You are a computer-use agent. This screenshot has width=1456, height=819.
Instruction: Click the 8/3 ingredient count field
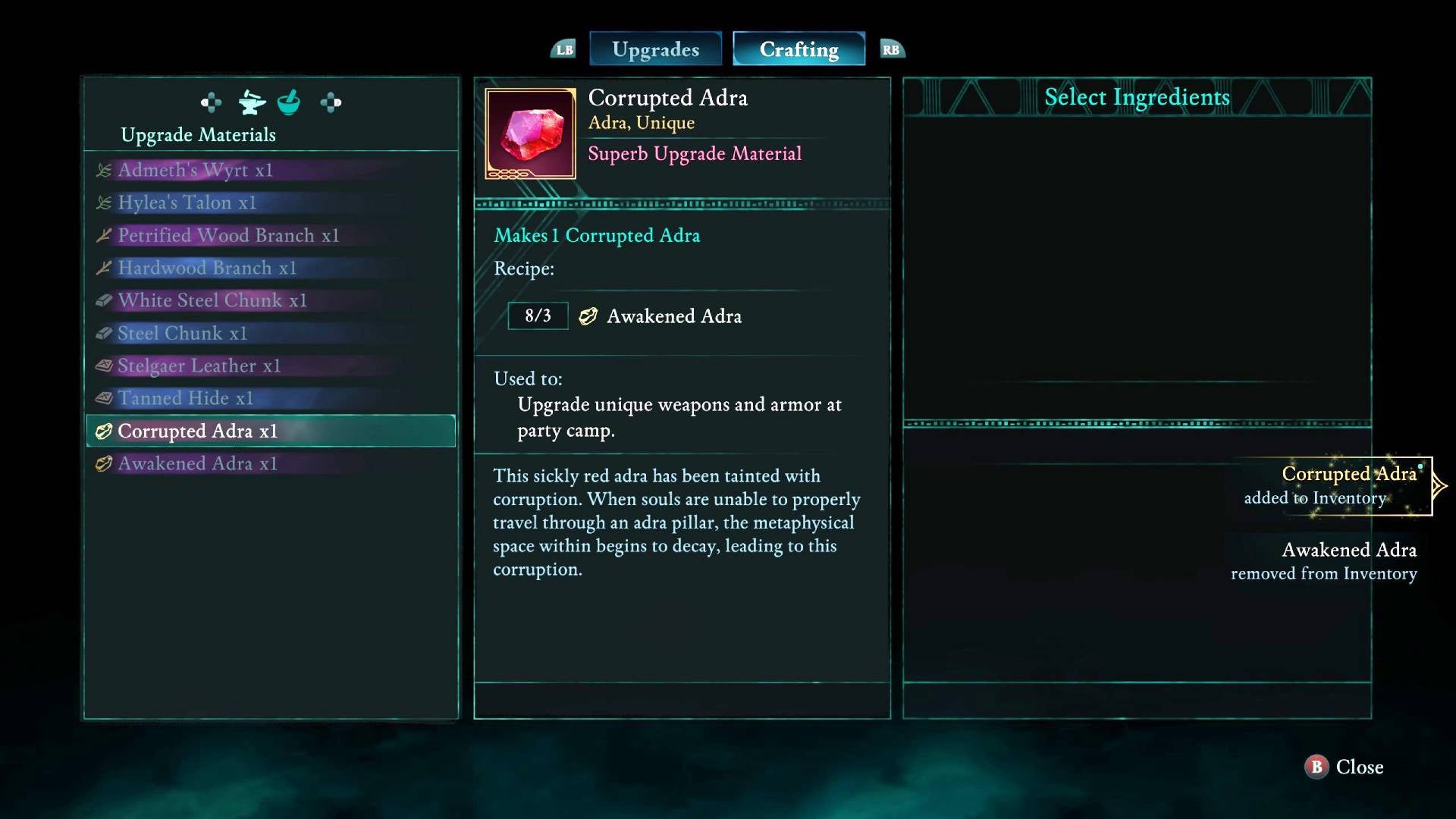tap(538, 315)
